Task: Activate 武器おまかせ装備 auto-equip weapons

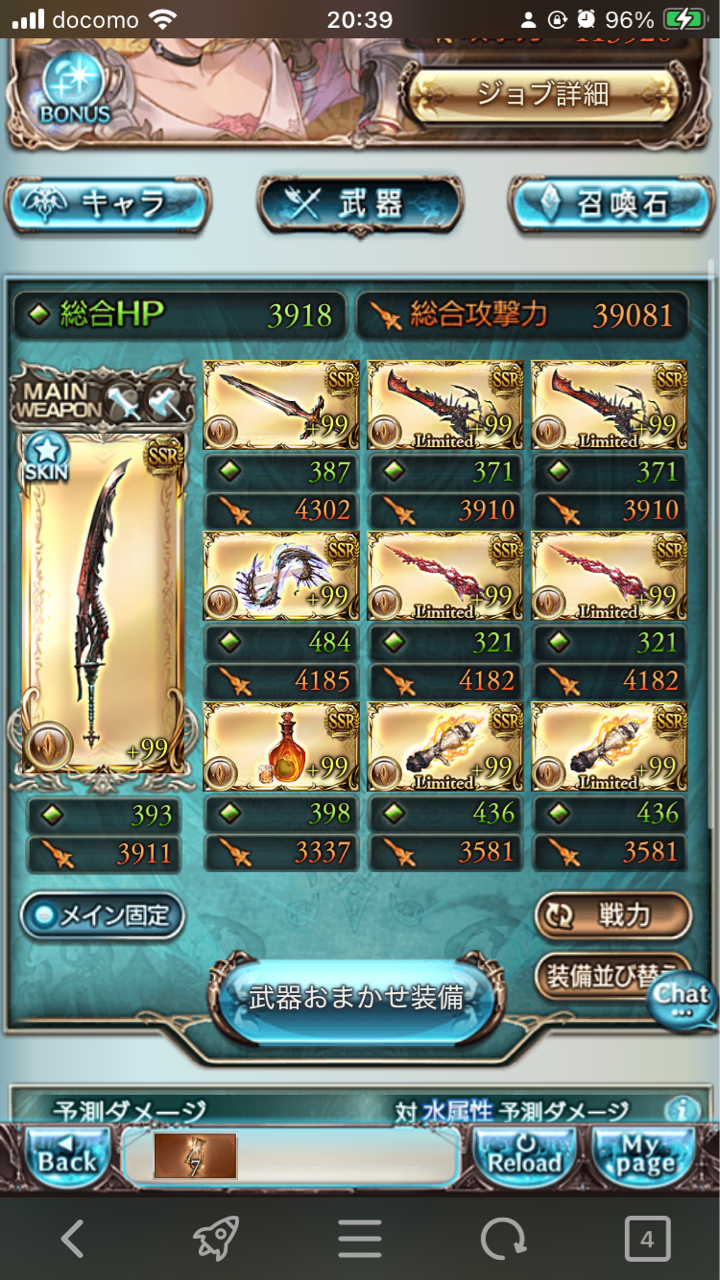Action: (x=357, y=998)
